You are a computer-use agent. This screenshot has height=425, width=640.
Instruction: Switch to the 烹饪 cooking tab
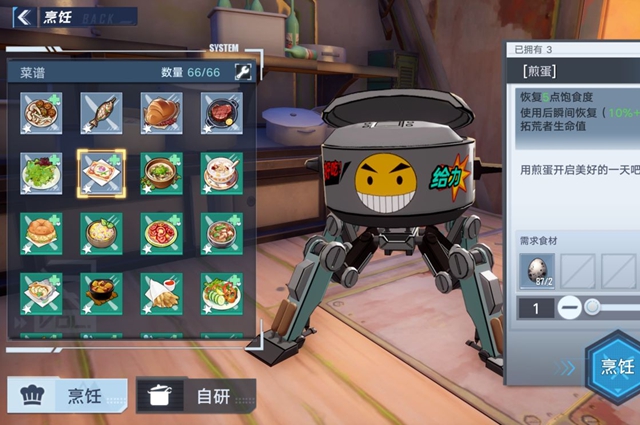tap(68, 395)
